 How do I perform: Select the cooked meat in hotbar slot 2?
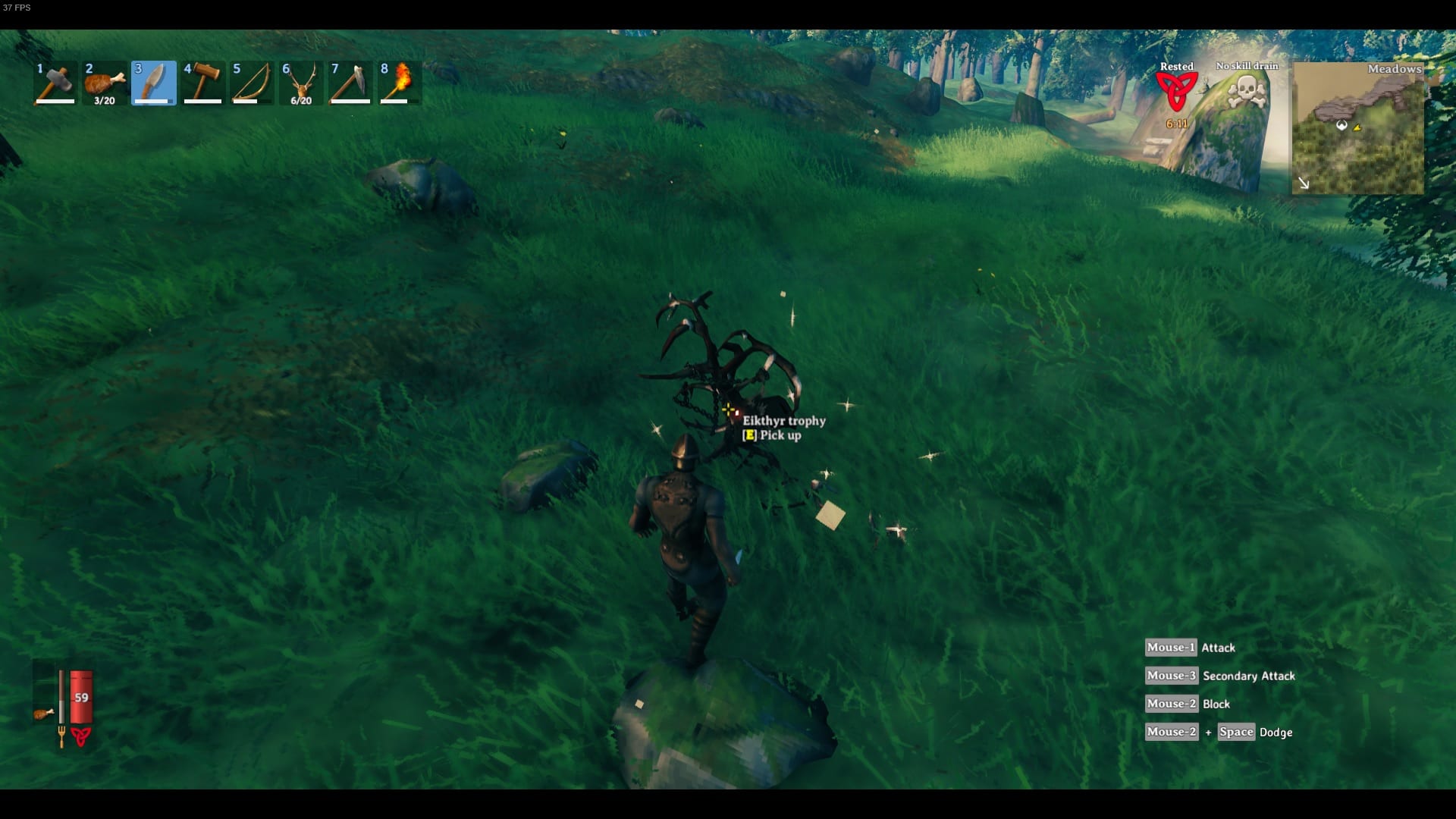click(104, 82)
